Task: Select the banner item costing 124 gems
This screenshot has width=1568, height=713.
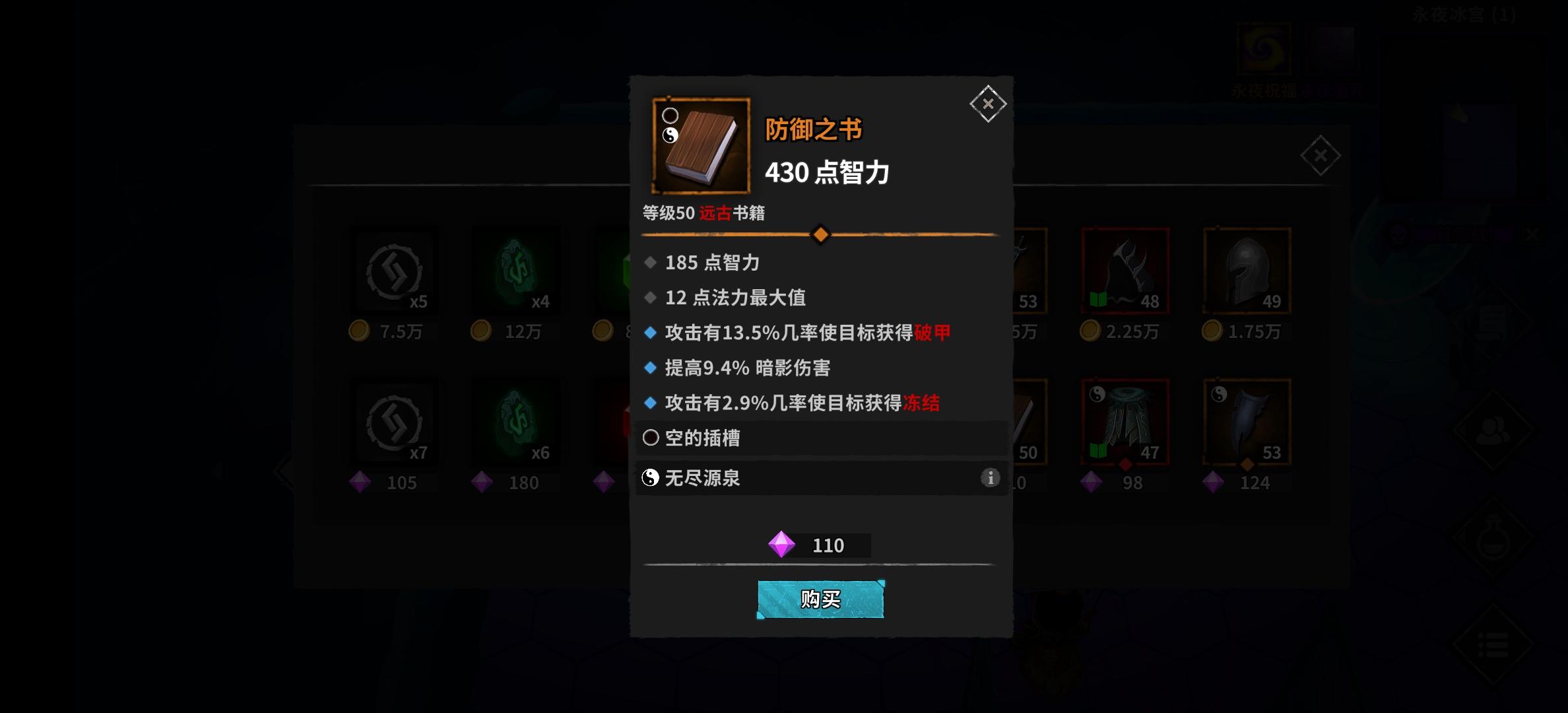Action: tap(1247, 421)
